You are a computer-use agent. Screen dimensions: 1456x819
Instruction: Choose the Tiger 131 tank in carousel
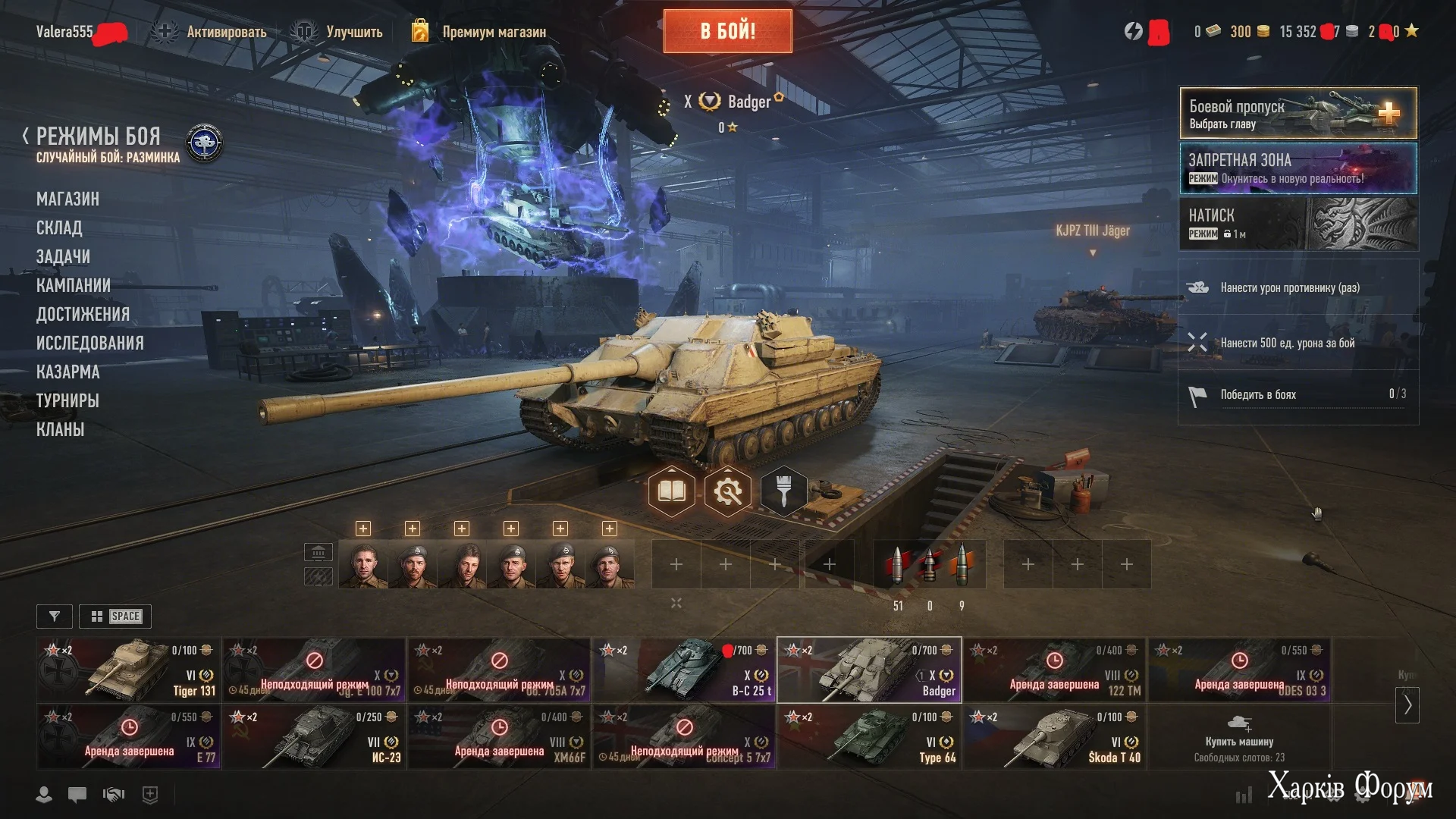click(x=128, y=670)
